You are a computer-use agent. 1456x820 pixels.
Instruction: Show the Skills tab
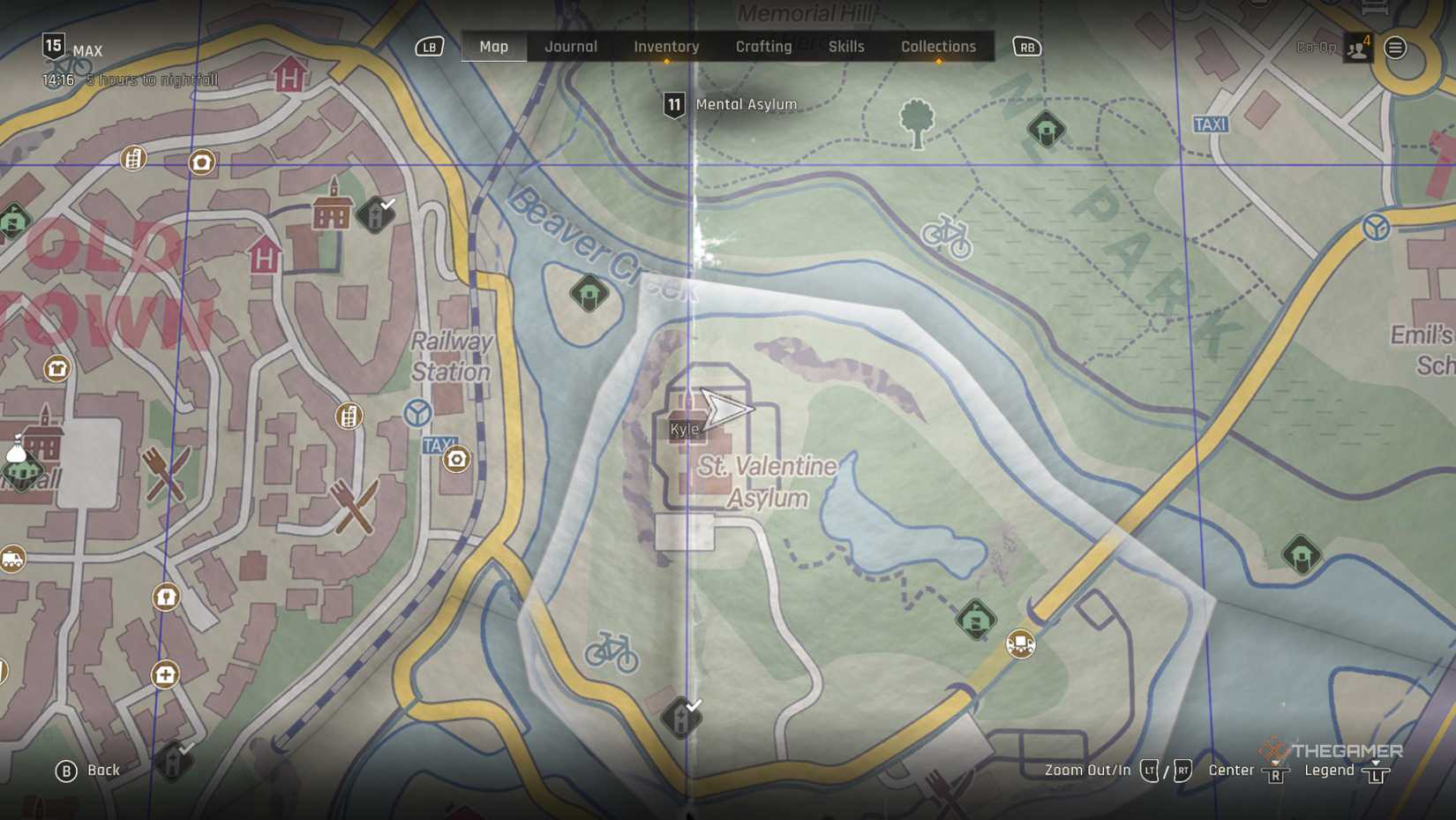pyautogui.click(x=845, y=47)
